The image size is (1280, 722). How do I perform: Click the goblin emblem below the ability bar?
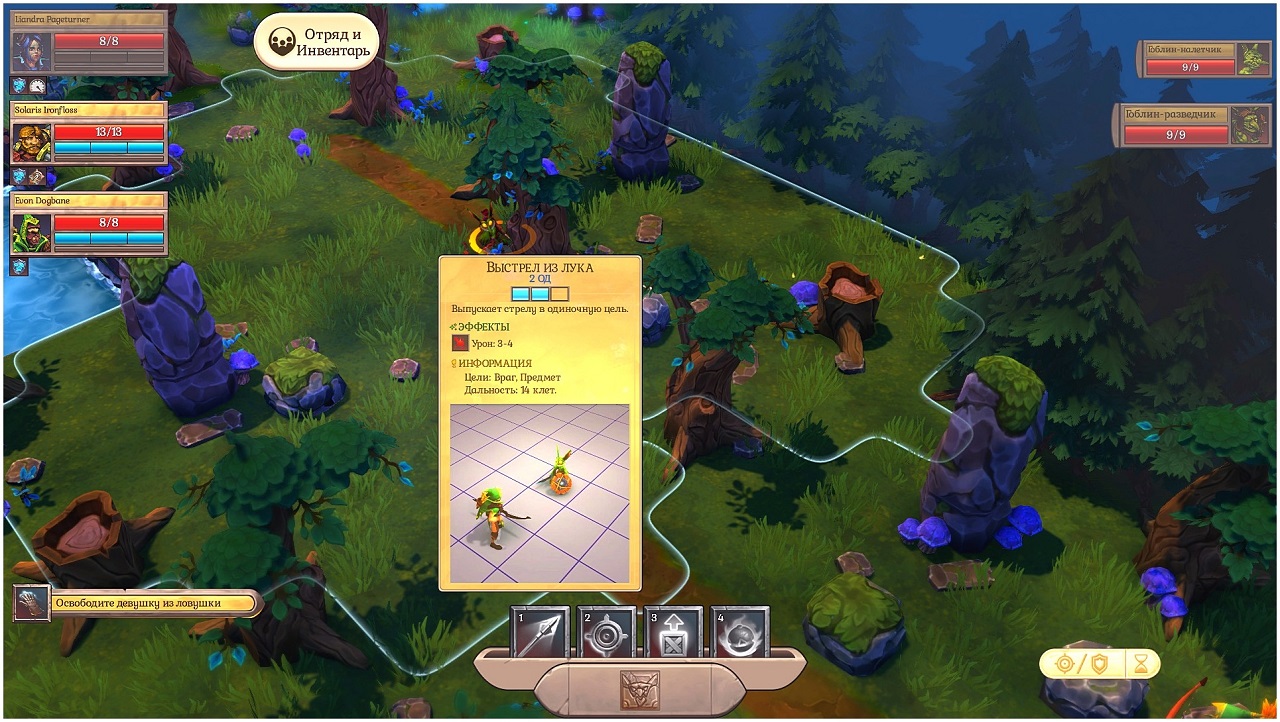click(639, 690)
